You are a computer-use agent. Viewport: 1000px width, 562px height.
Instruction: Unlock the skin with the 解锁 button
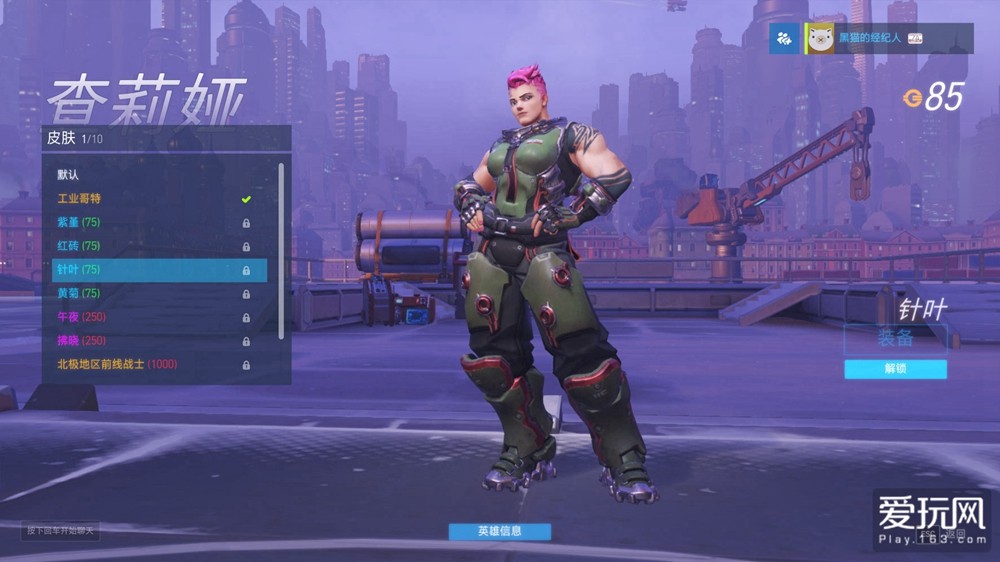[x=895, y=369]
